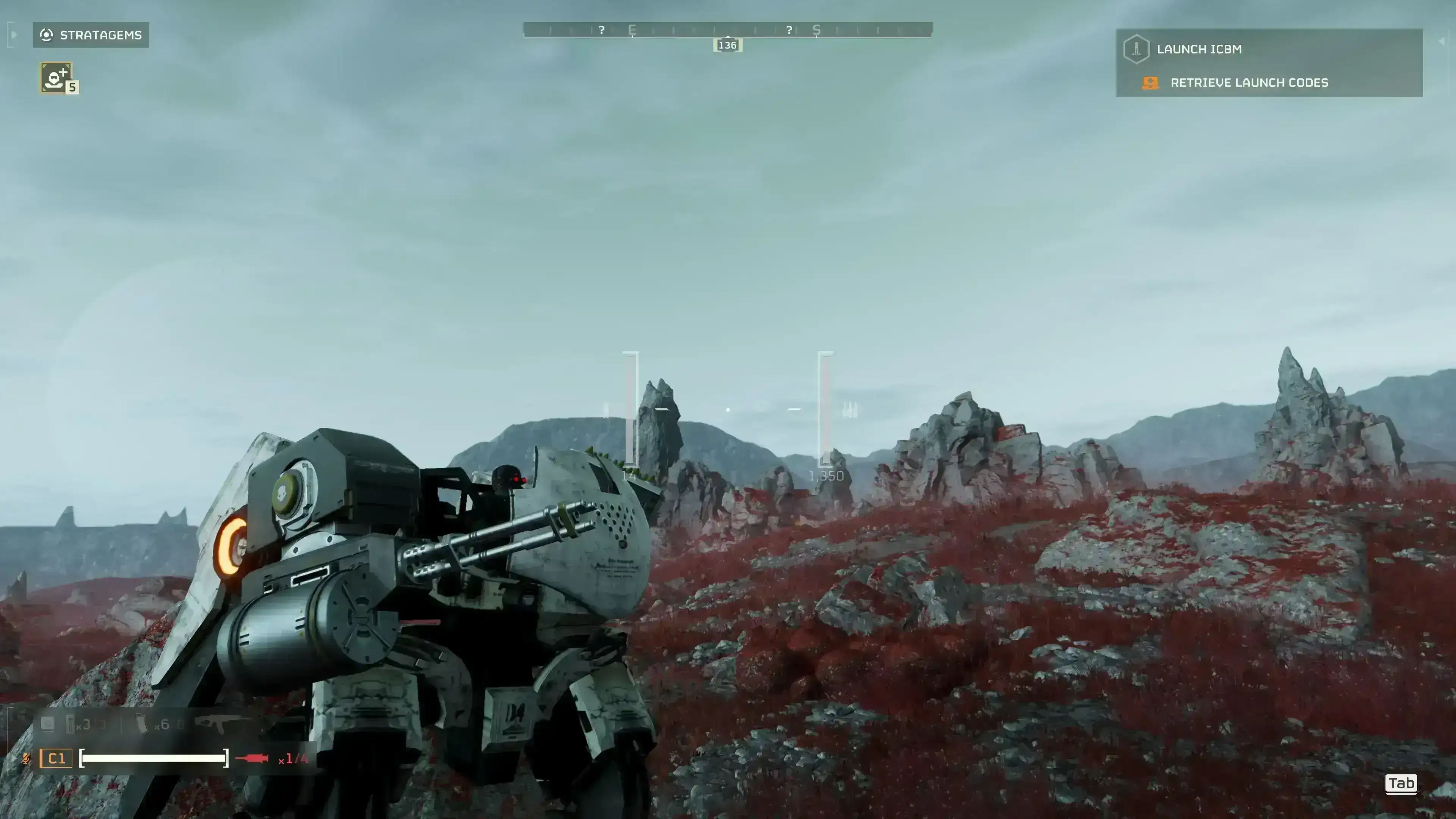Choose the rifle magazine icon
The height and width of the screenshot is (819, 1456).
pos(141,724)
